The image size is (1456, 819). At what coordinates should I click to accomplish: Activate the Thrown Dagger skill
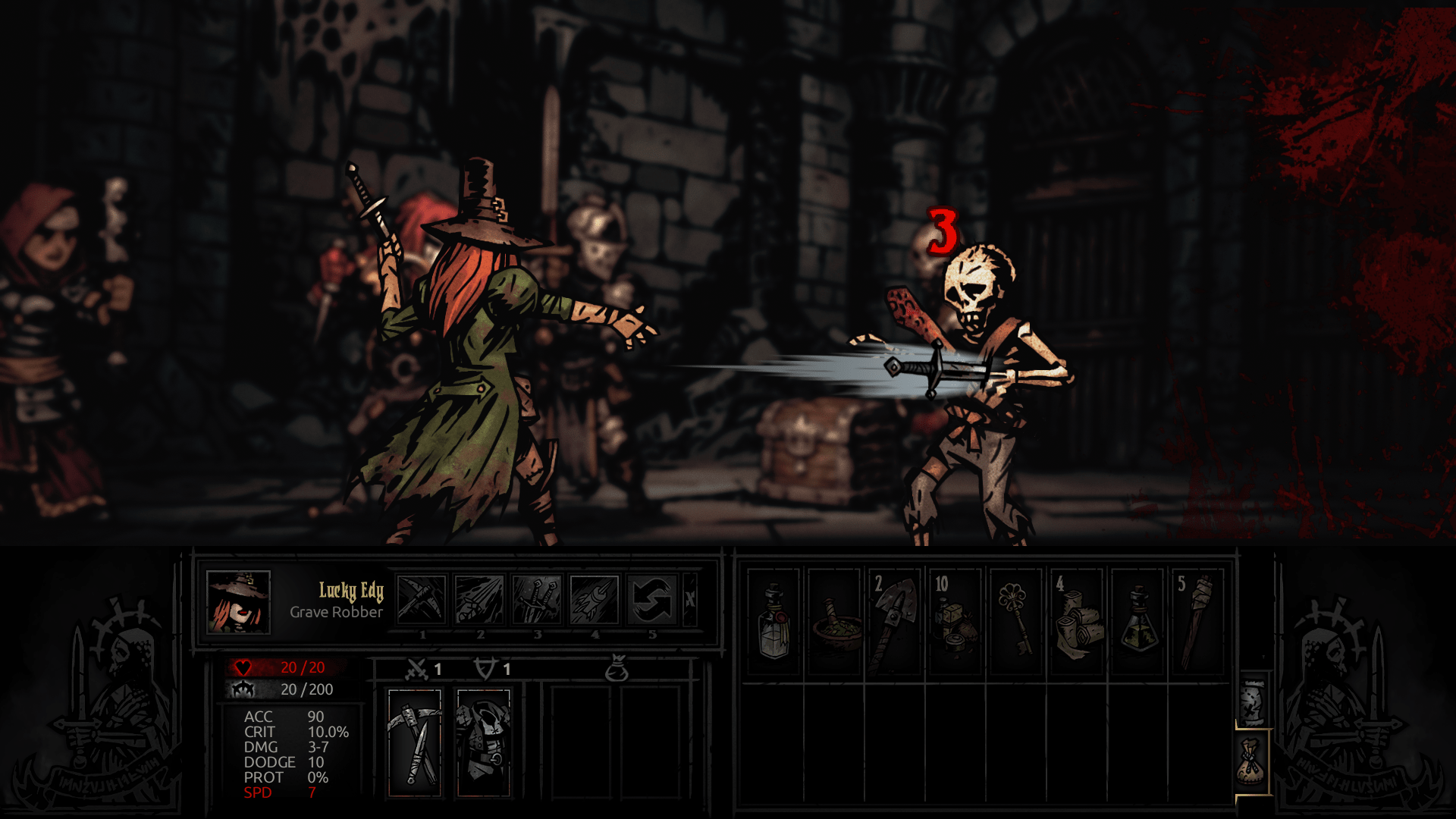pyautogui.click(x=537, y=599)
